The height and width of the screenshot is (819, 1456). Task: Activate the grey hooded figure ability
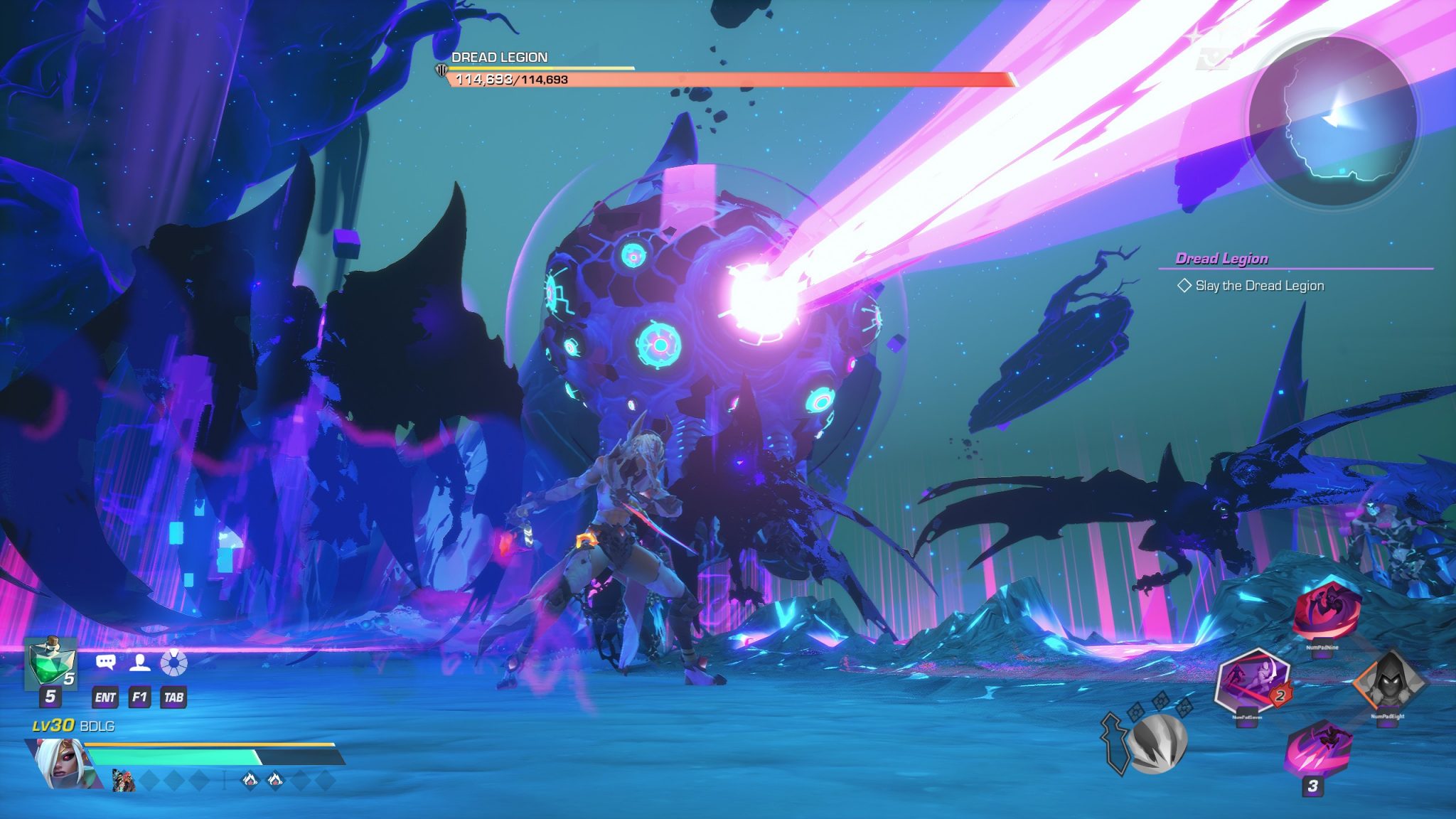pos(1388,682)
